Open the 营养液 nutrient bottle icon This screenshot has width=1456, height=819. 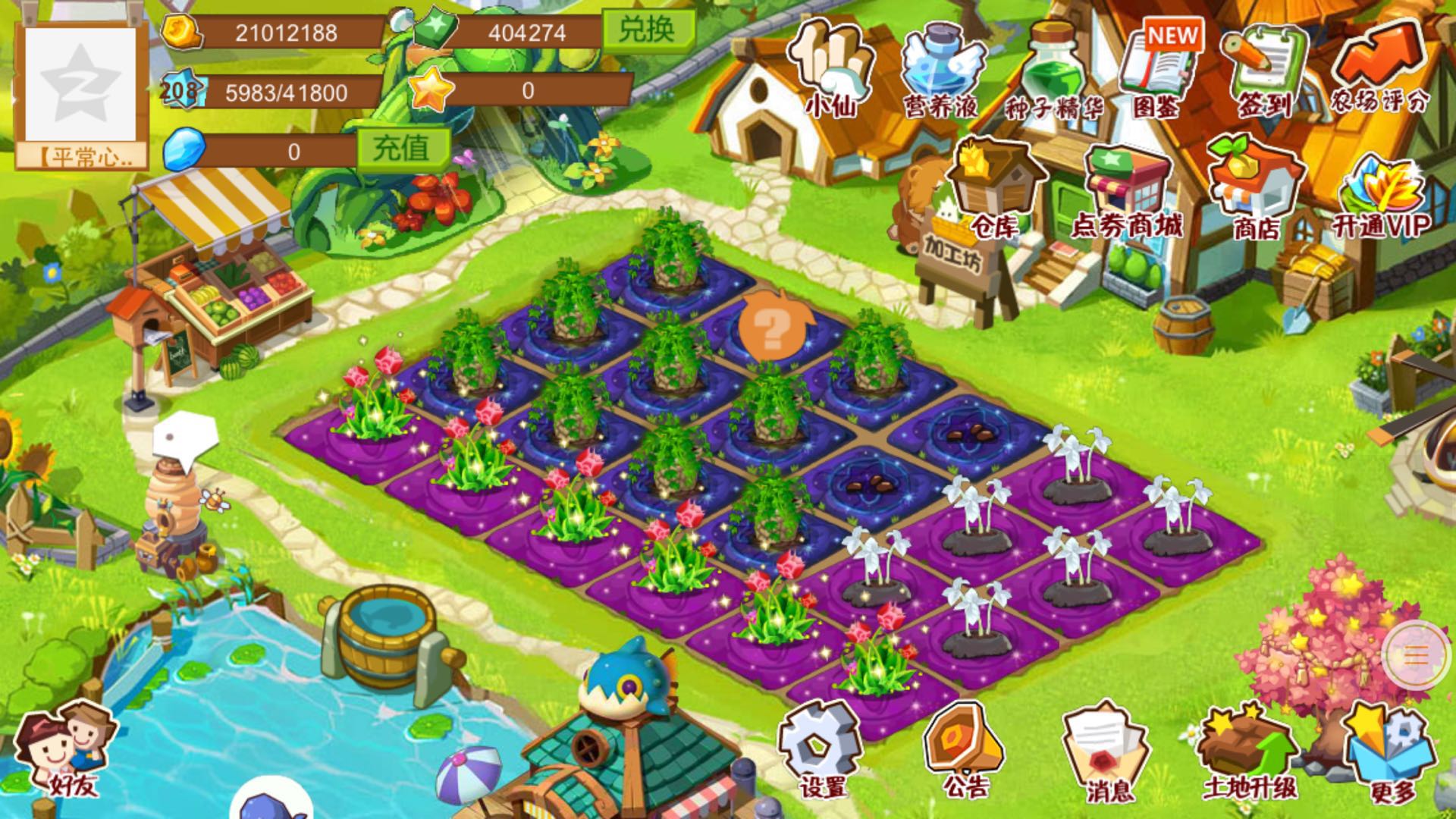tap(940, 70)
